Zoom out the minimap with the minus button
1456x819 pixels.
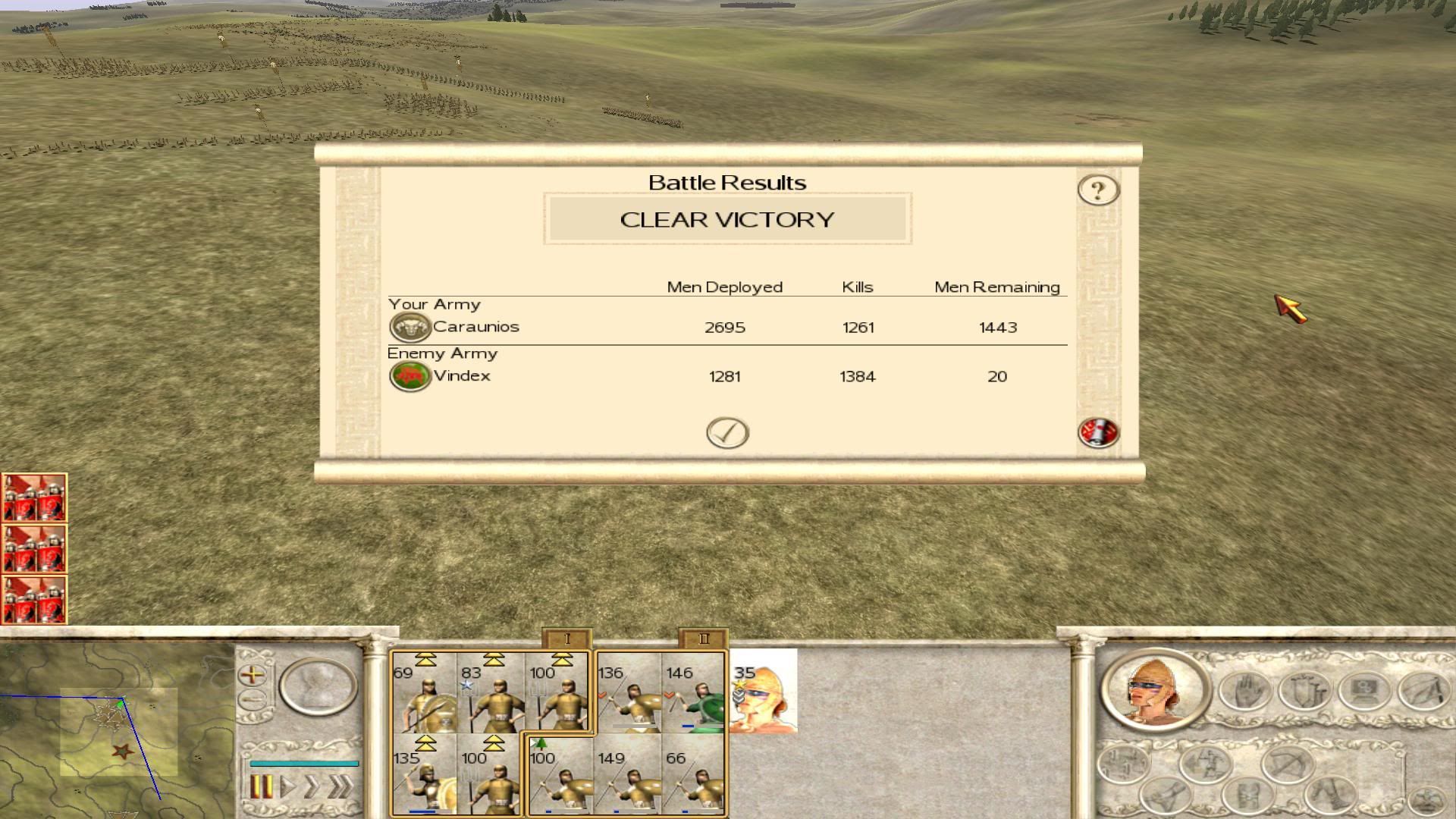pyautogui.click(x=252, y=699)
